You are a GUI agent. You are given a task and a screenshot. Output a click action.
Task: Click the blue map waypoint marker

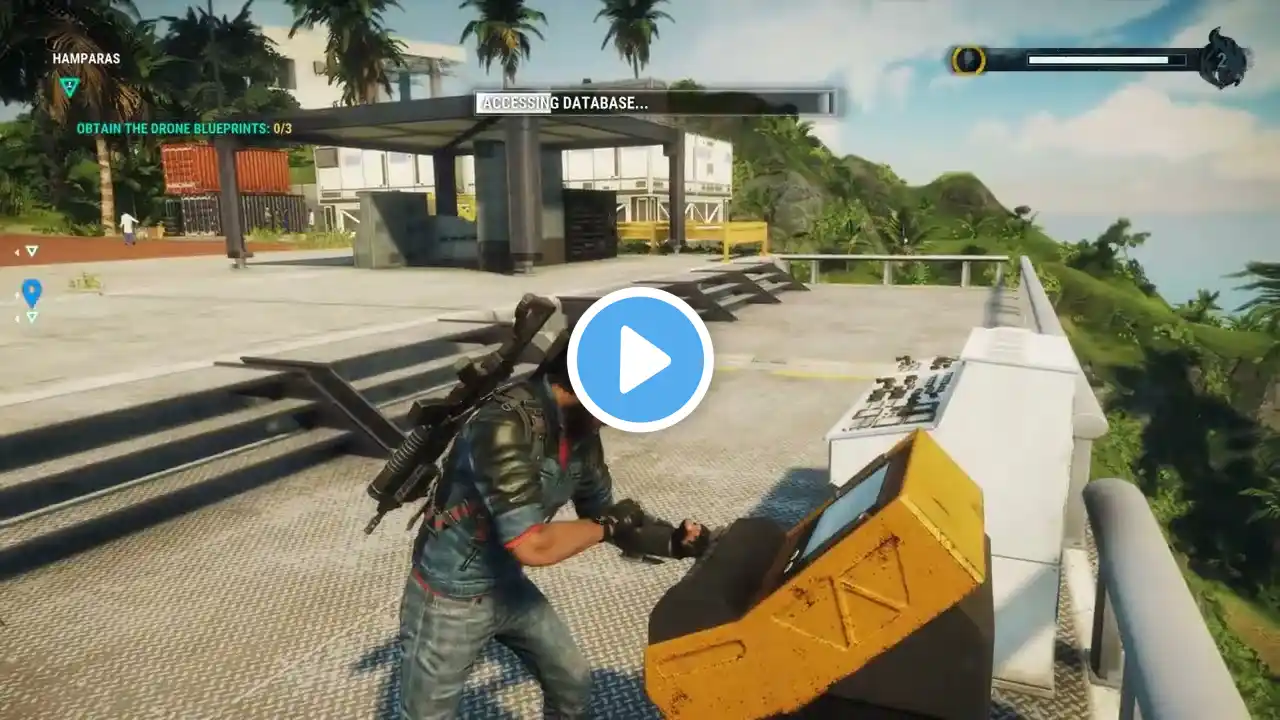[x=32, y=292]
